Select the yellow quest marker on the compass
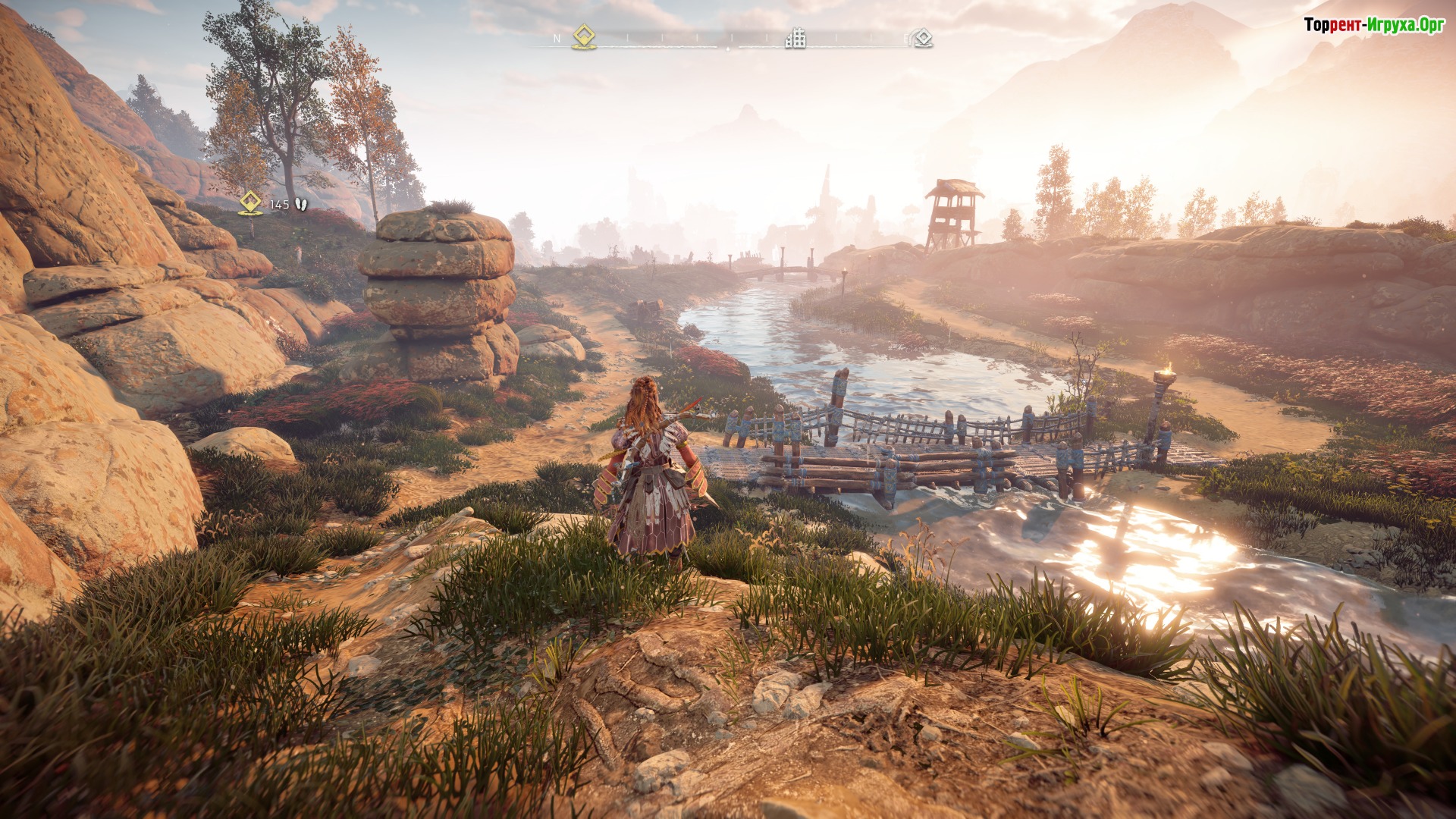Screen dimensions: 1456x819 (583, 36)
